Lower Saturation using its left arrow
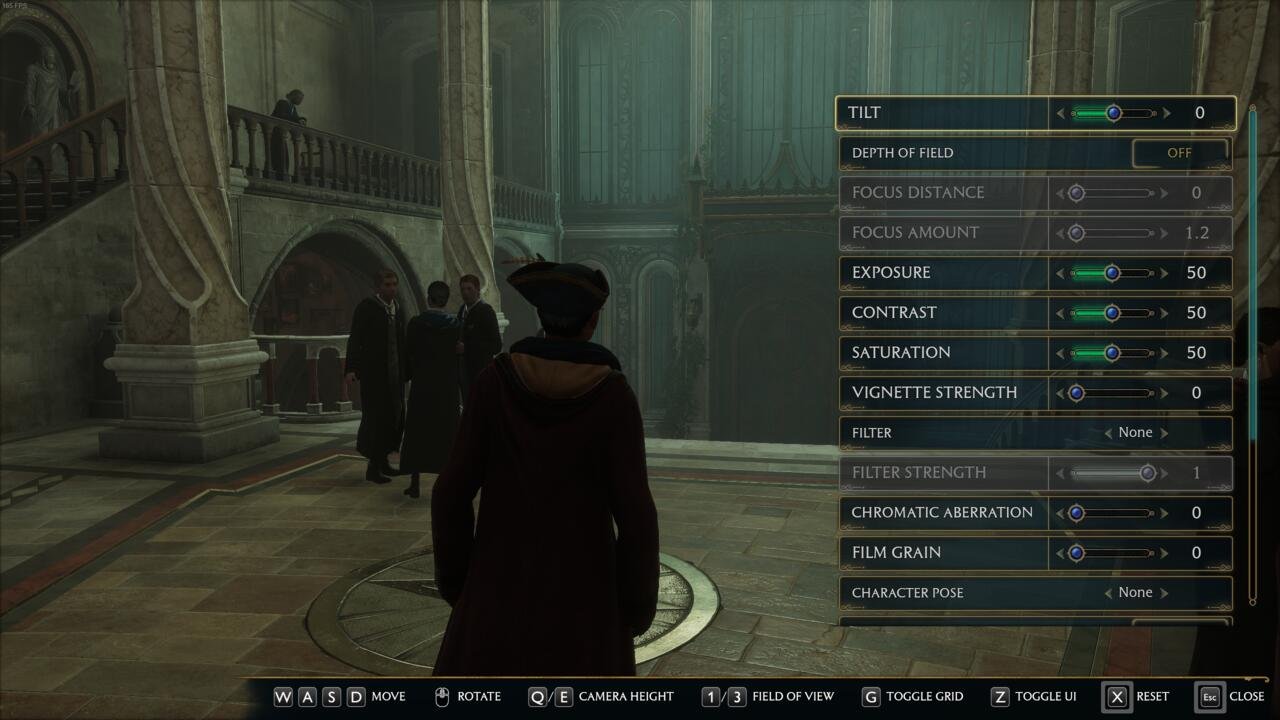This screenshot has width=1280, height=720. click(1061, 353)
